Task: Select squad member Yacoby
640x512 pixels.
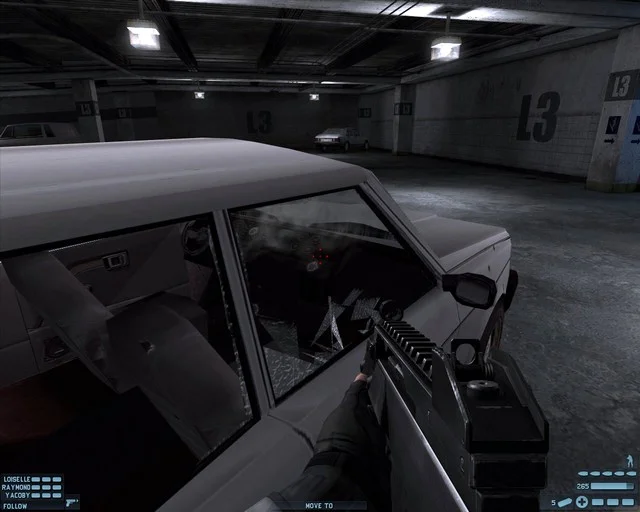Action: pyautogui.click(x=16, y=495)
